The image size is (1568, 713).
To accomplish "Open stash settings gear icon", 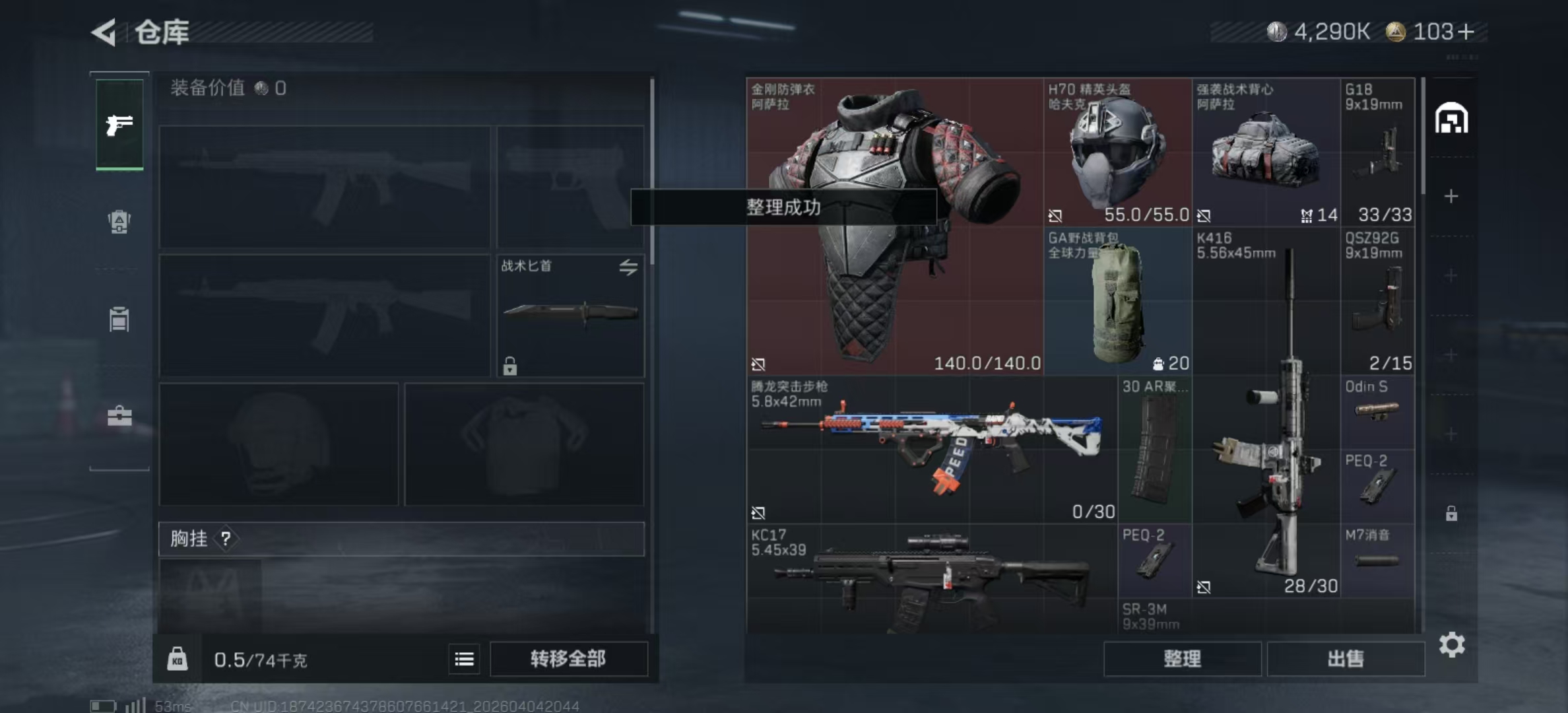I will pyautogui.click(x=1452, y=644).
